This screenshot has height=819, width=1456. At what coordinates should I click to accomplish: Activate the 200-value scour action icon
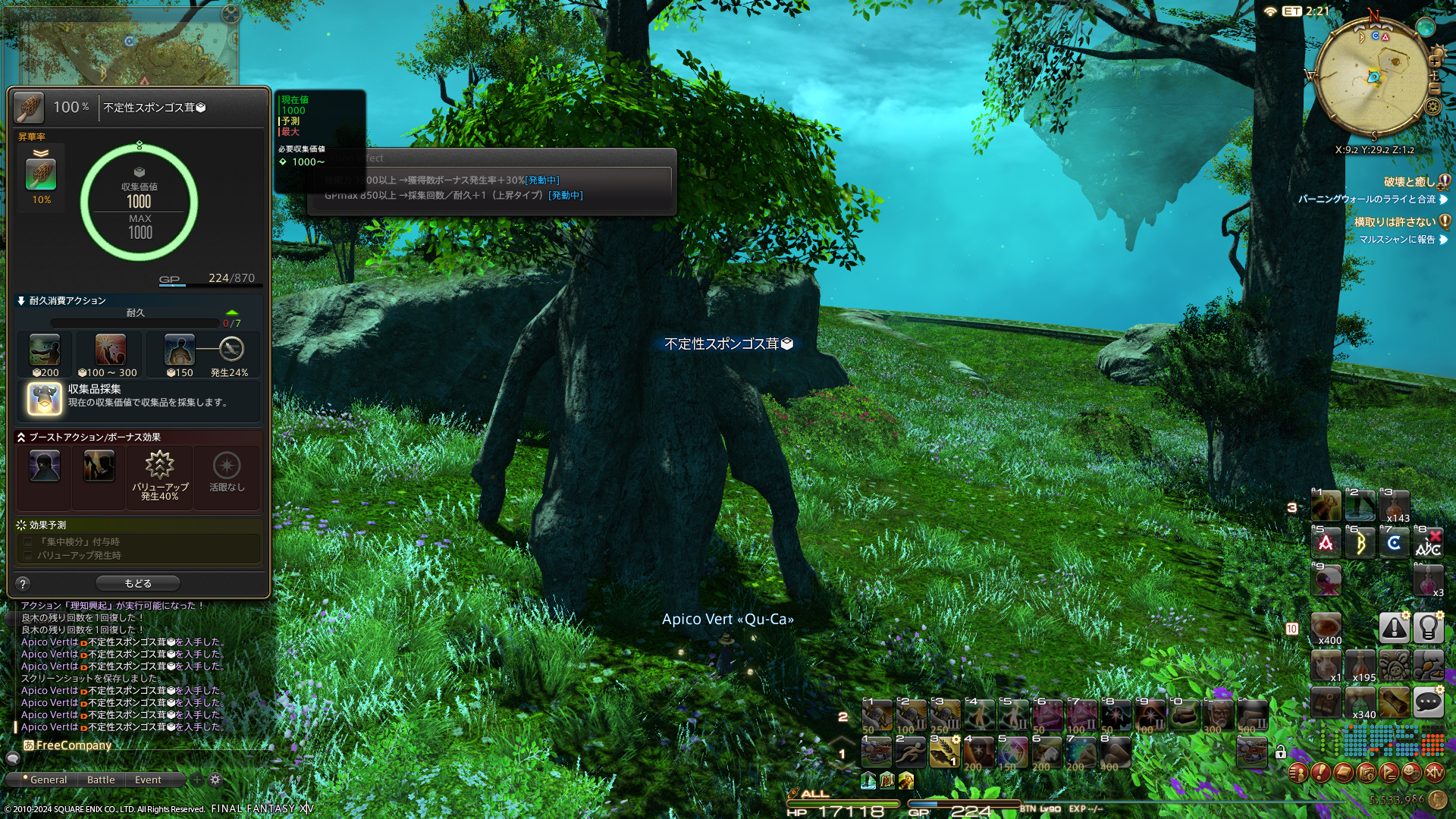click(45, 351)
